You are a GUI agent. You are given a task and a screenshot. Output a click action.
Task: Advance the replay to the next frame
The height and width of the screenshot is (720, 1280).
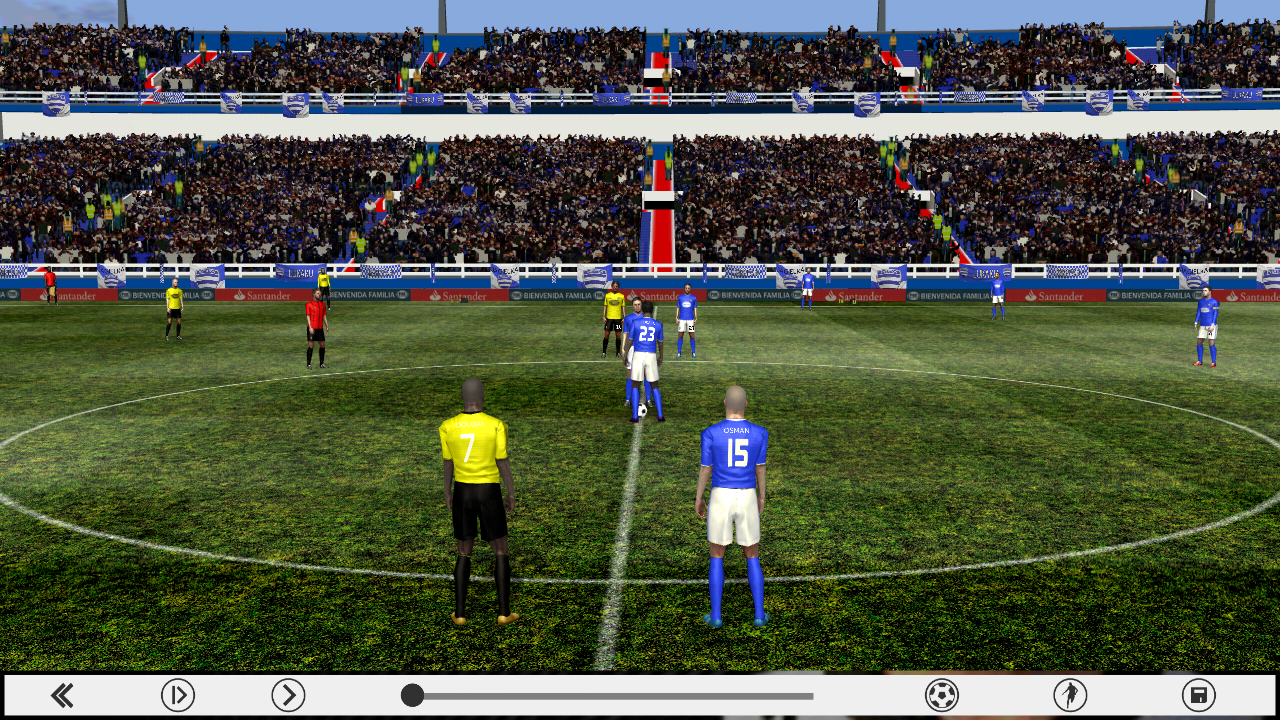coord(288,696)
